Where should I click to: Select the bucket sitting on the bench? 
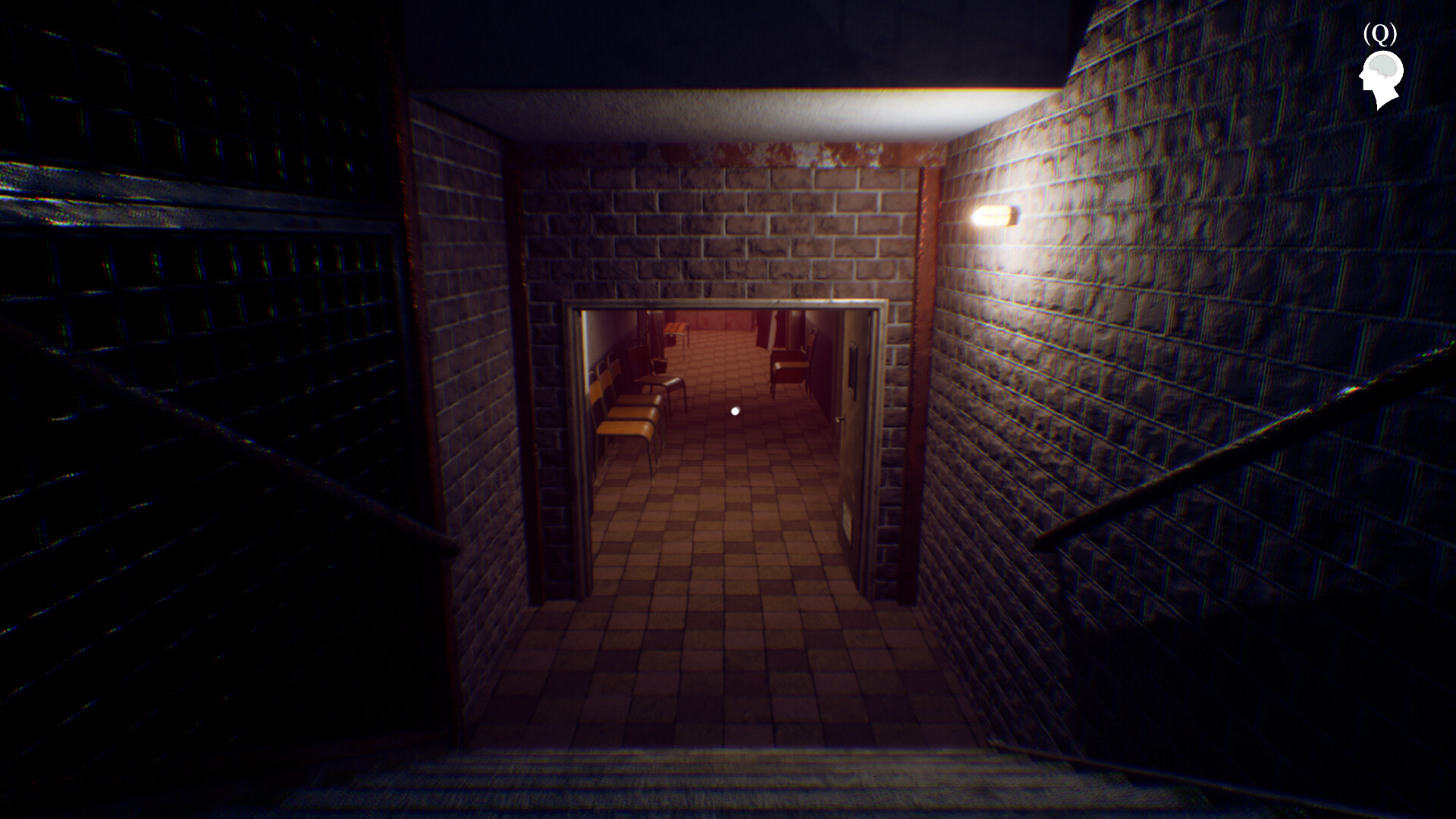click(660, 364)
